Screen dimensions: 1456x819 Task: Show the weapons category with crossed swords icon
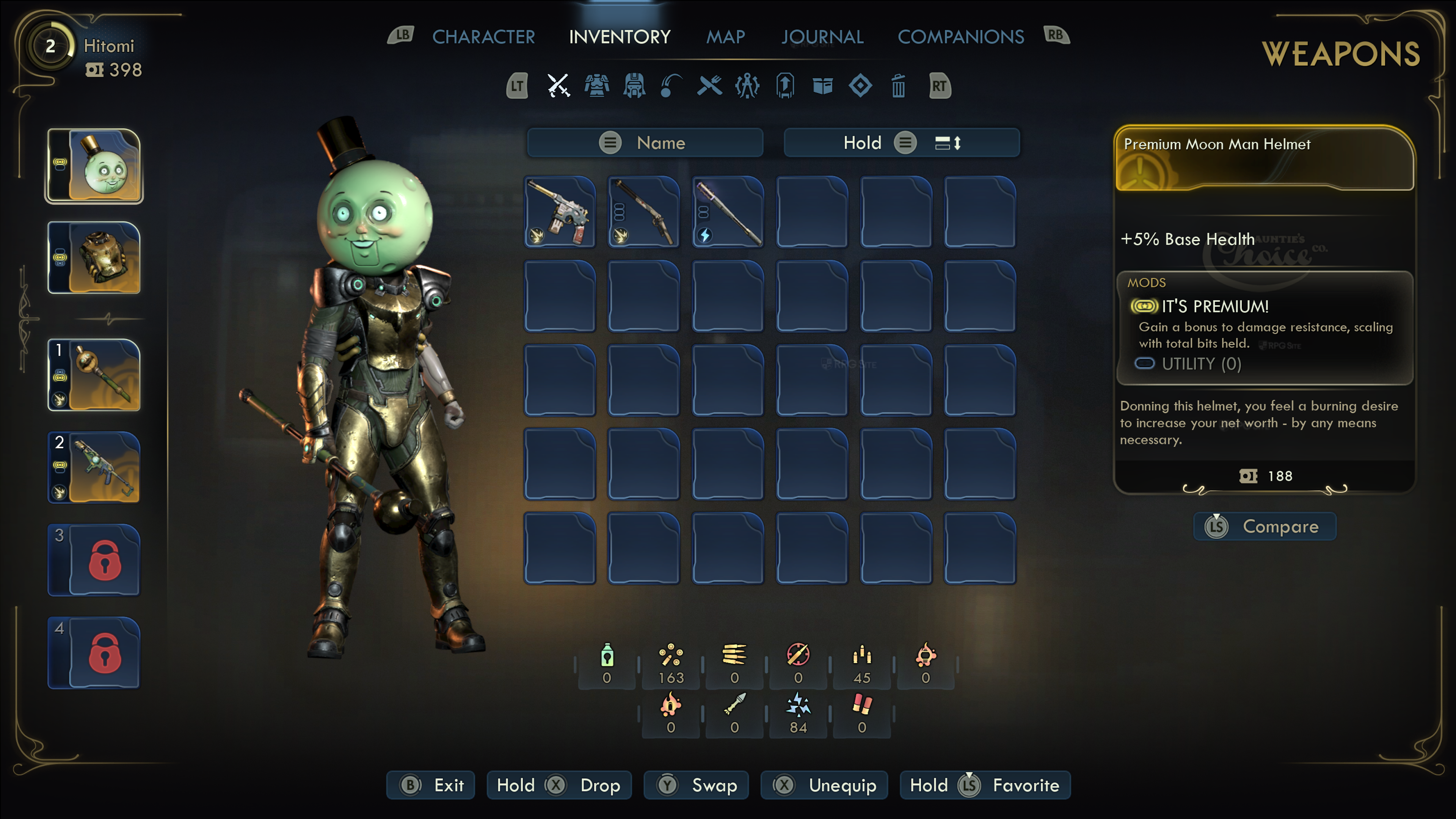click(x=559, y=86)
